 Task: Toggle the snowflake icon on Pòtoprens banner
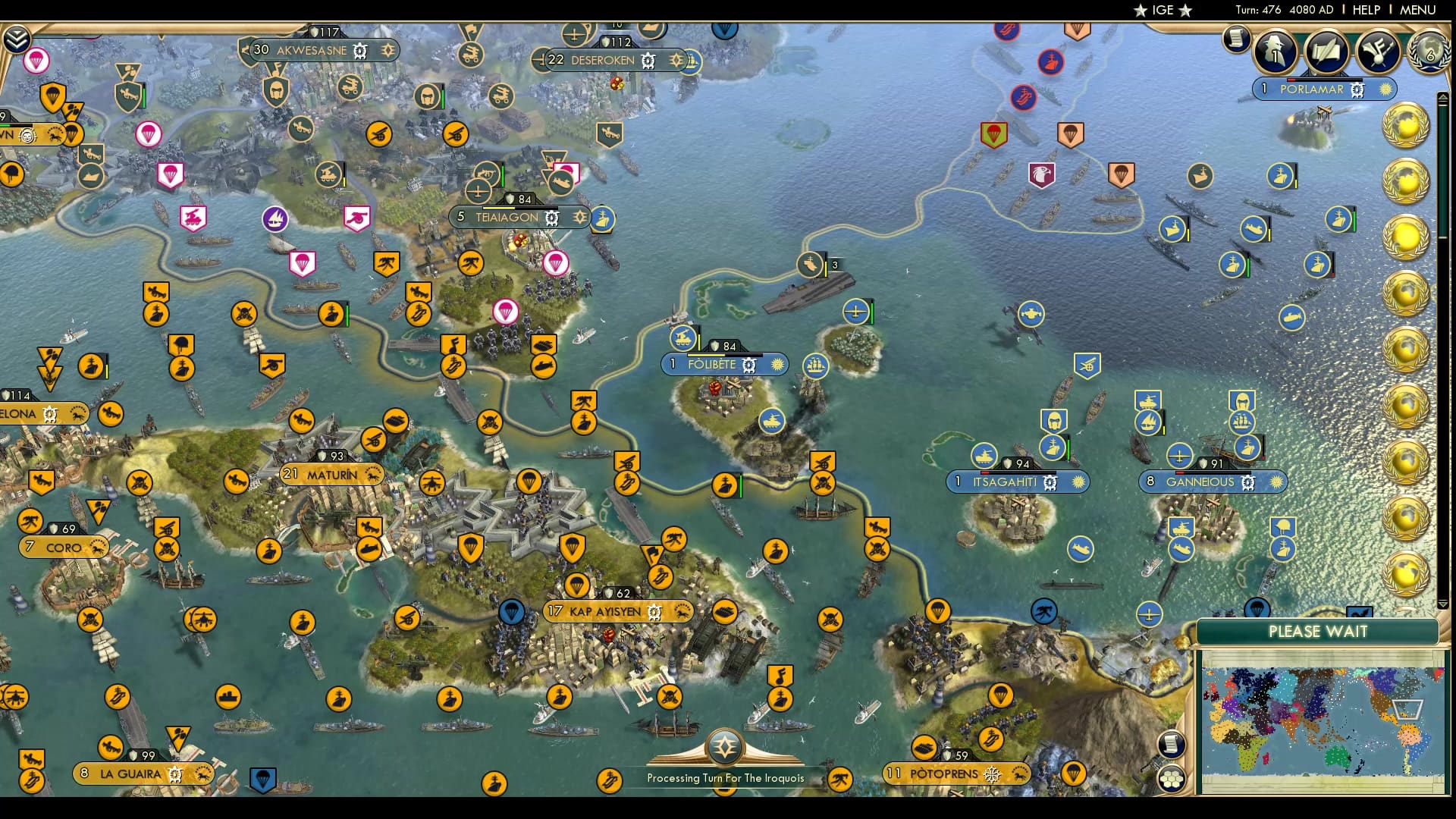pyautogui.click(x=993, y=773)
